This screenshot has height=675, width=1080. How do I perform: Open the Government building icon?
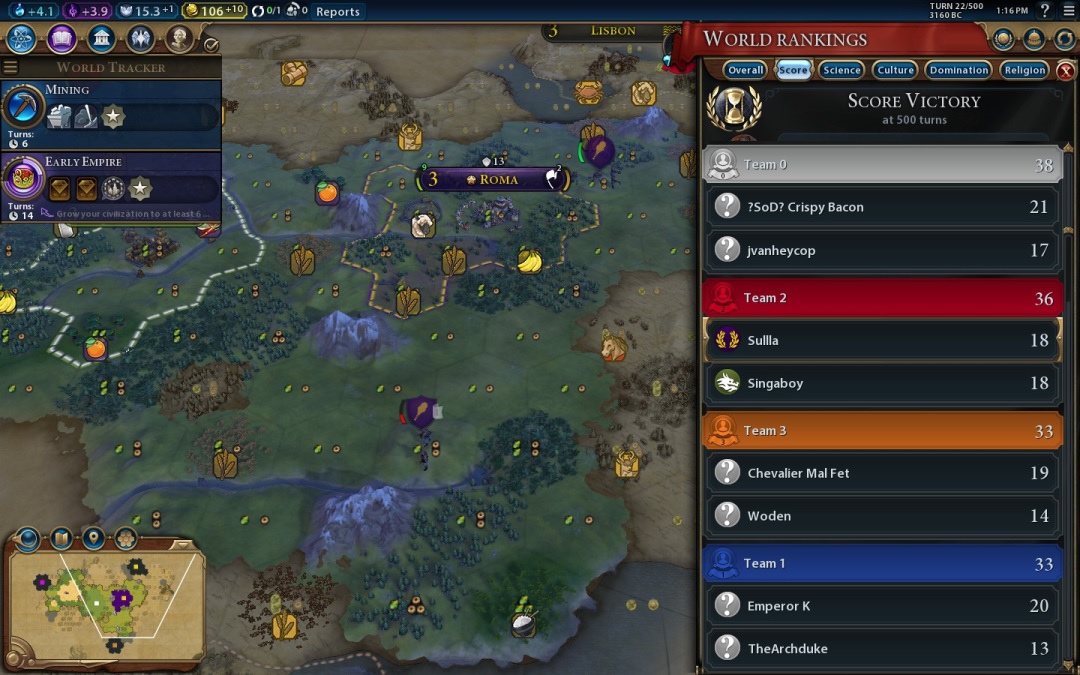pyautogui.click(x=100, y=39)
